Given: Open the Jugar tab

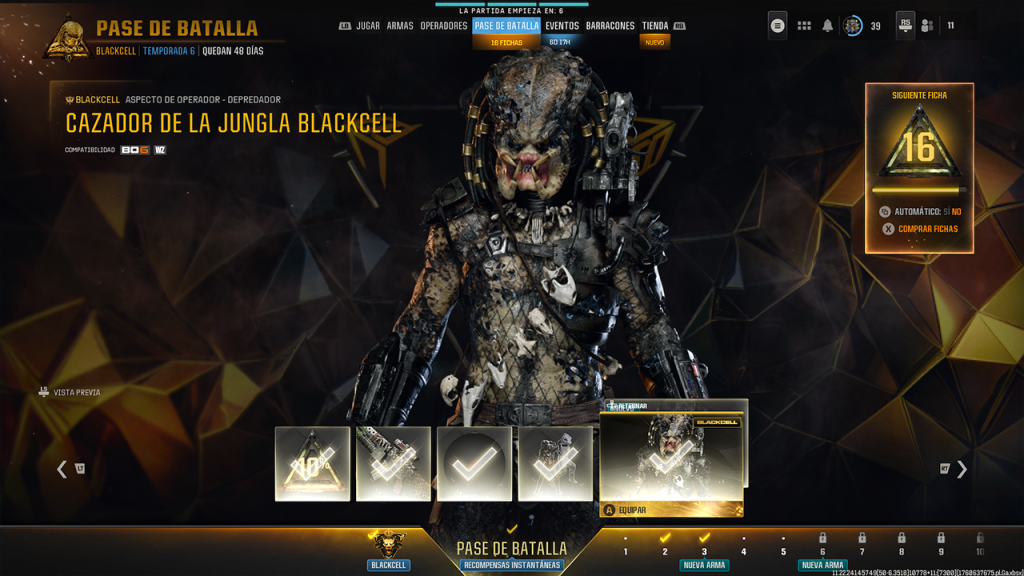Looking at the screenshot, I should click(x=368, y=26).
